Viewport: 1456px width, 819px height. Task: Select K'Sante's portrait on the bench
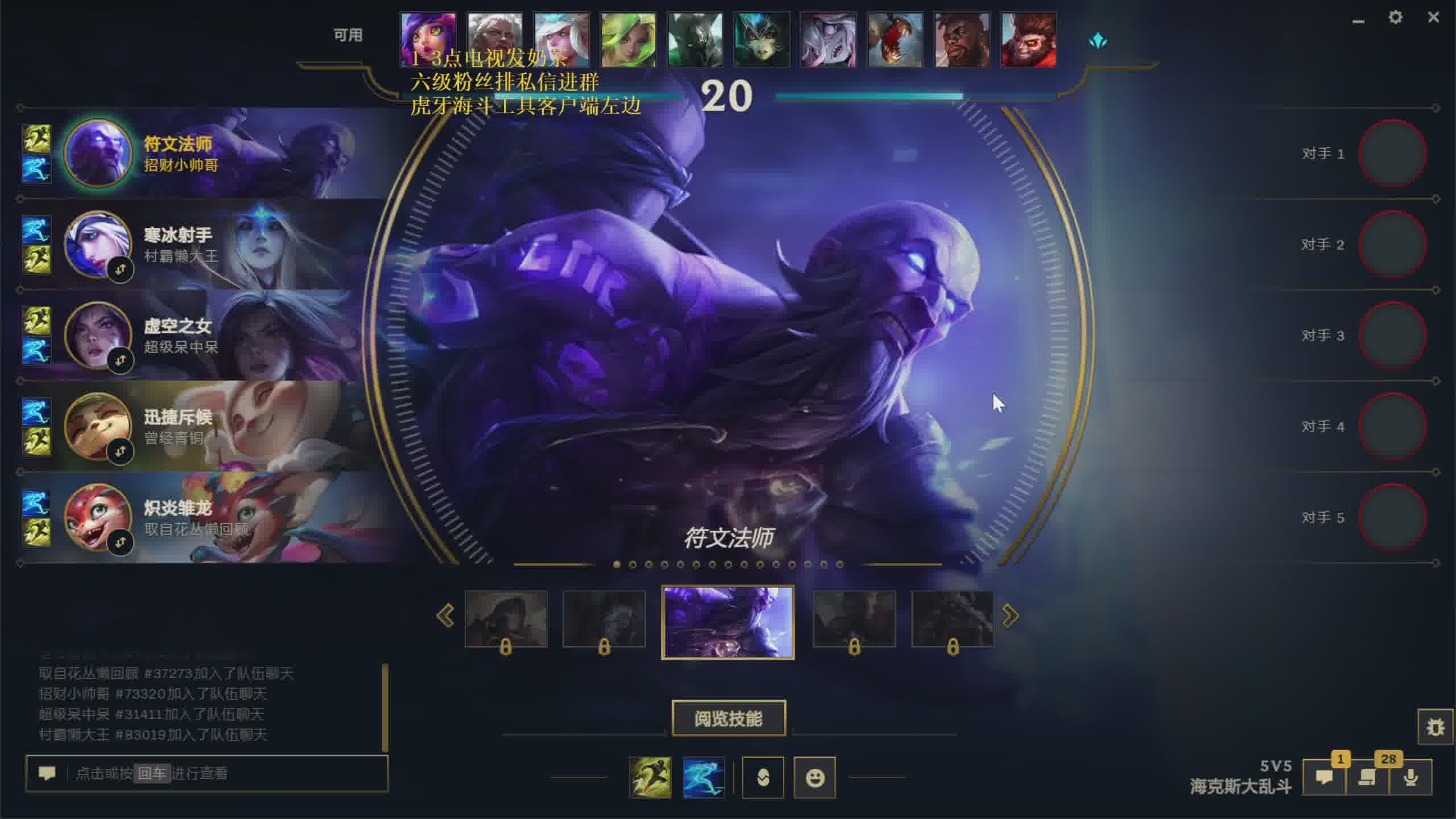[x=962, y=40]
